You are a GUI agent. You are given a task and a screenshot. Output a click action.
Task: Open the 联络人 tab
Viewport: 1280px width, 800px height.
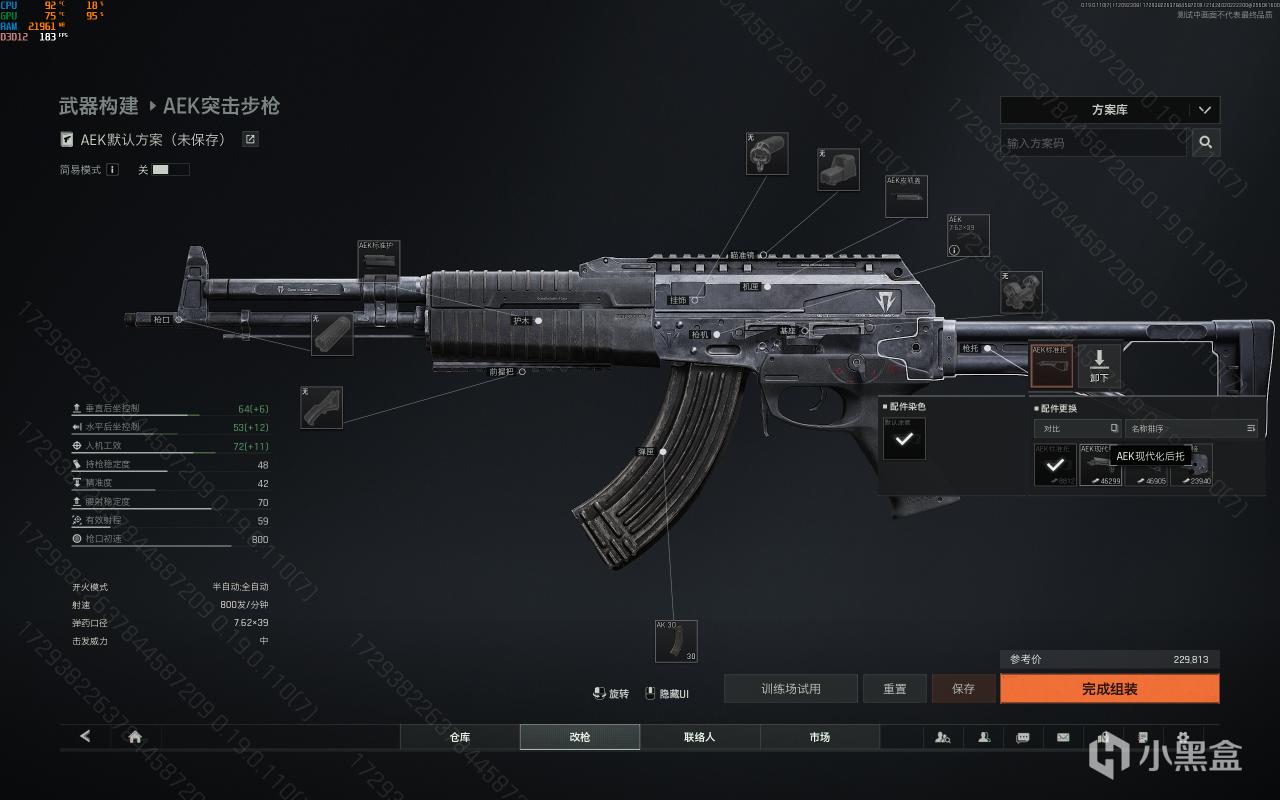(x=700, y=737)
